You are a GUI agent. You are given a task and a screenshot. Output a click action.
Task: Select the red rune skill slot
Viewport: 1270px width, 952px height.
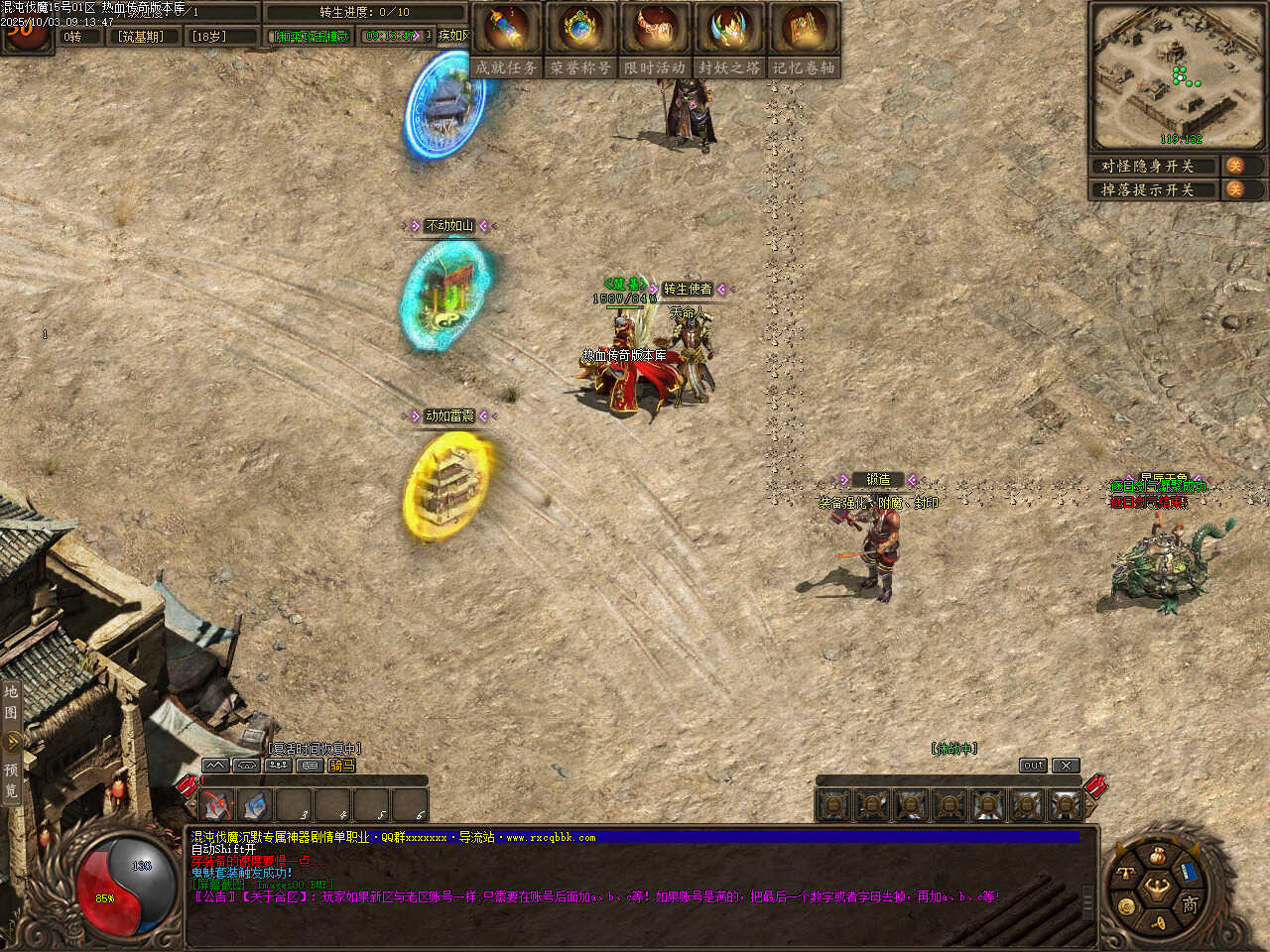(x=217, y=805)
